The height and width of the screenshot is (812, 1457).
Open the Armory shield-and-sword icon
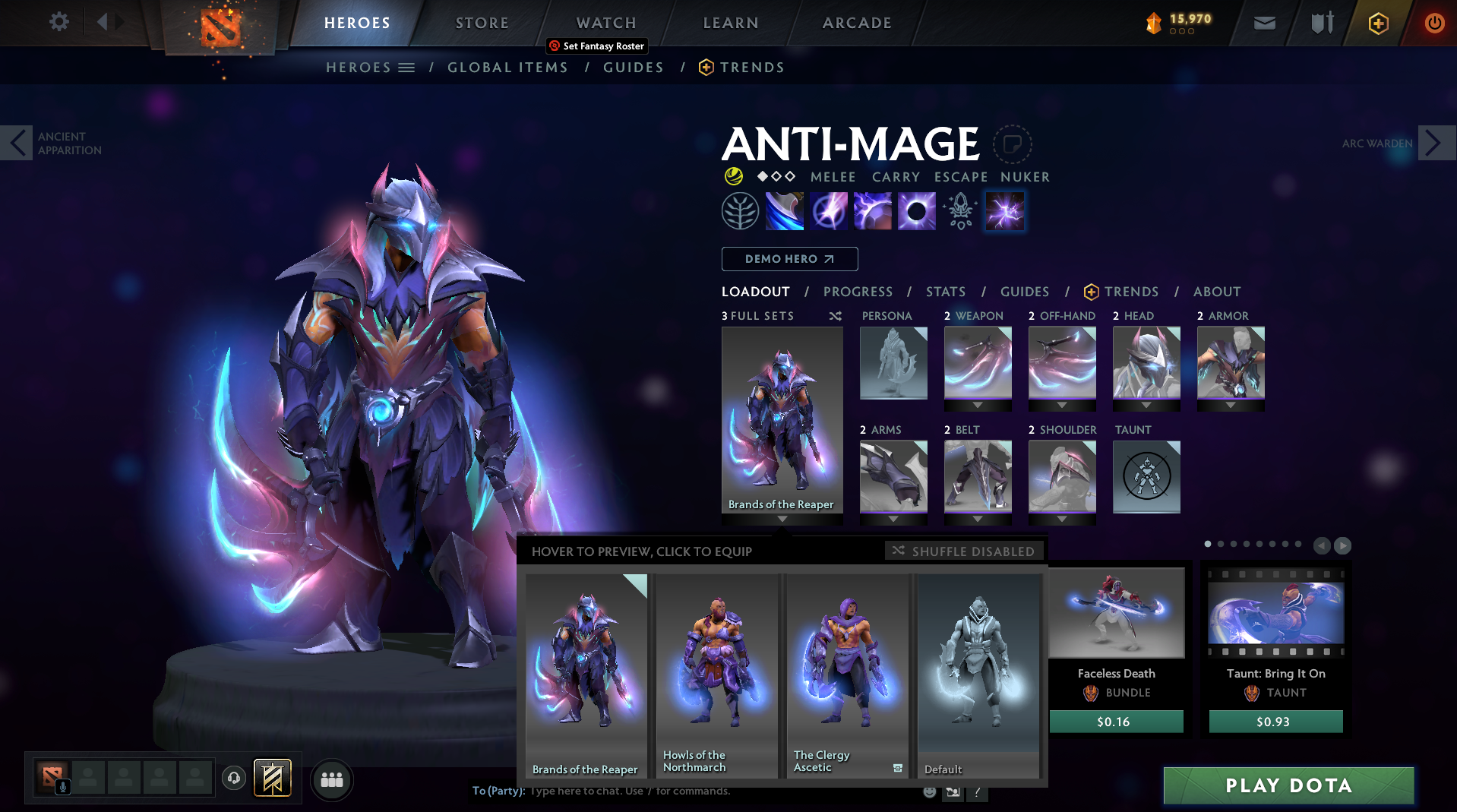(x=1320, y=23)
